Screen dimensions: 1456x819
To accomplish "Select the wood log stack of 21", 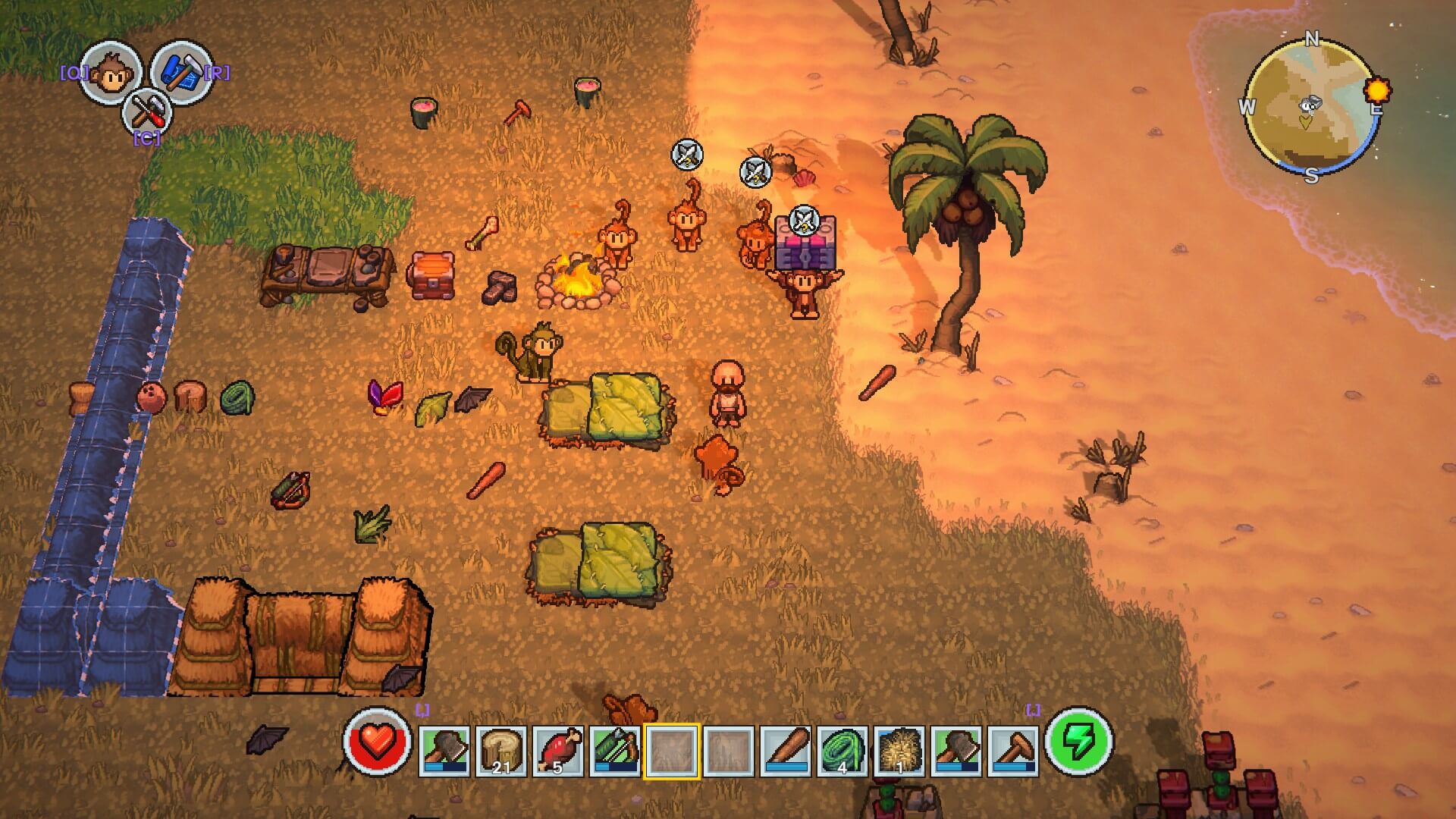I will click(500, 751).
